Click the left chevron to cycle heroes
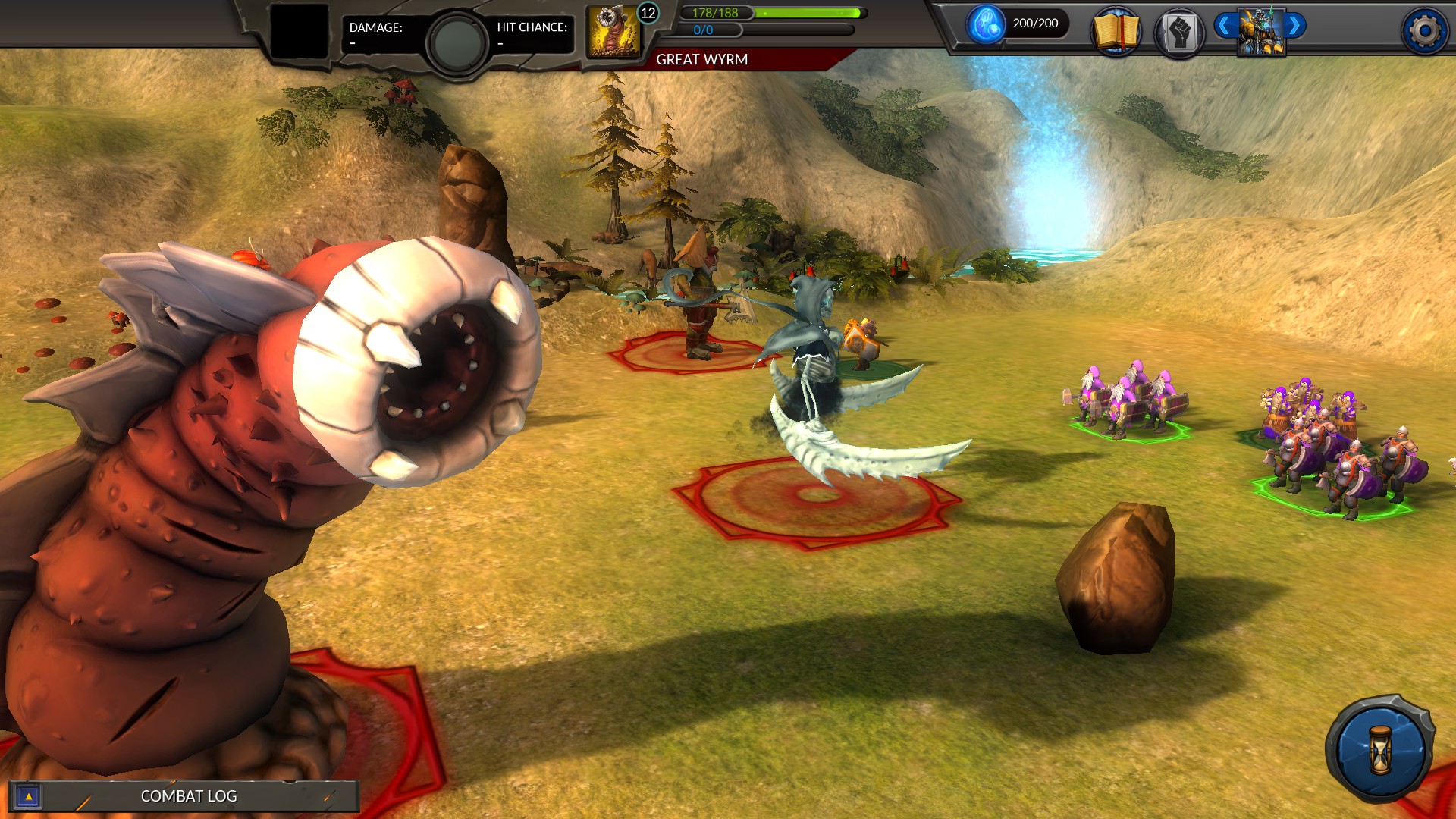This screenshot has width=1456, height=819. [1223, 24]
